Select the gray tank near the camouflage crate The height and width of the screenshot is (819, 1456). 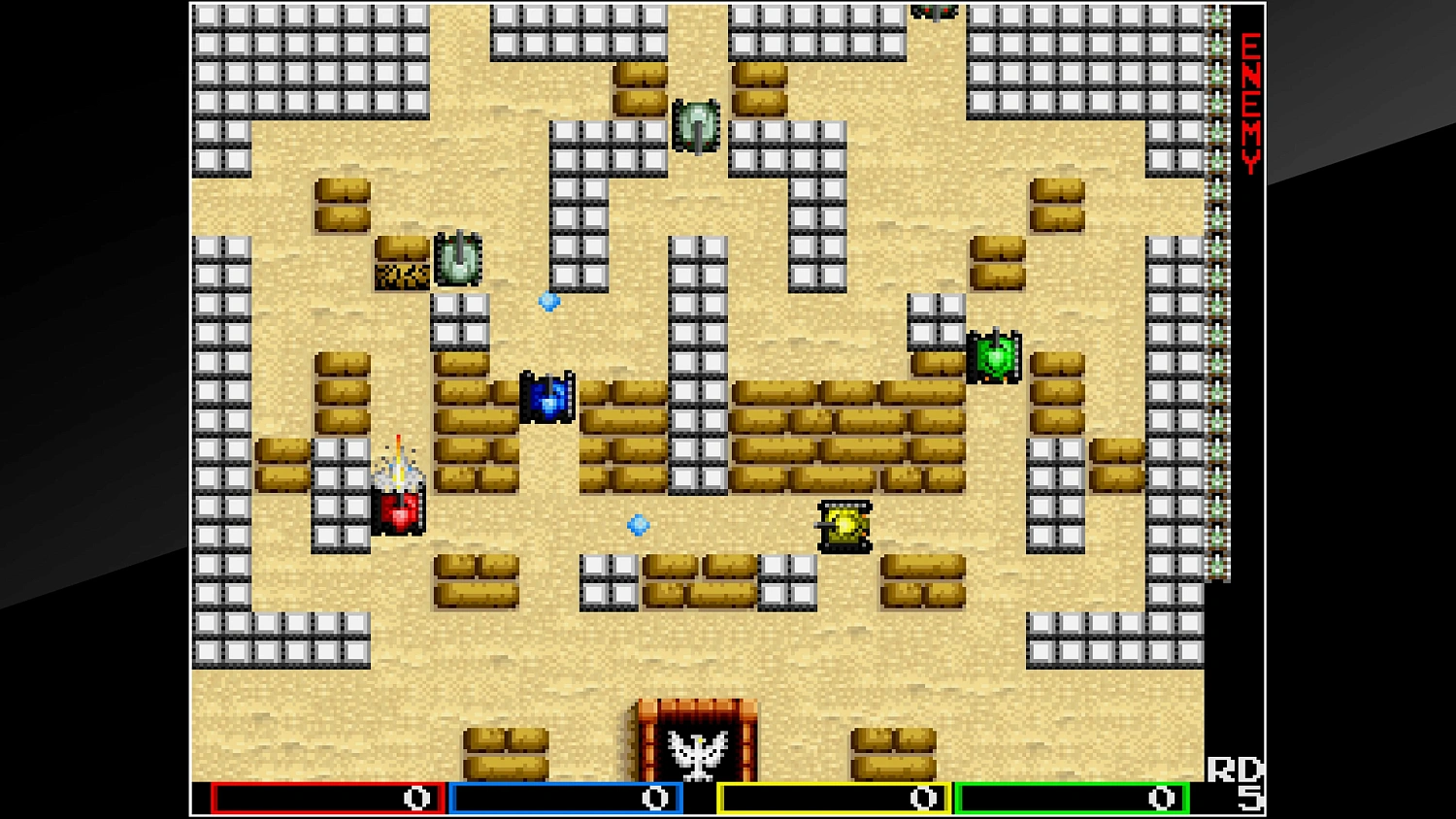click(x=457, y=257)
